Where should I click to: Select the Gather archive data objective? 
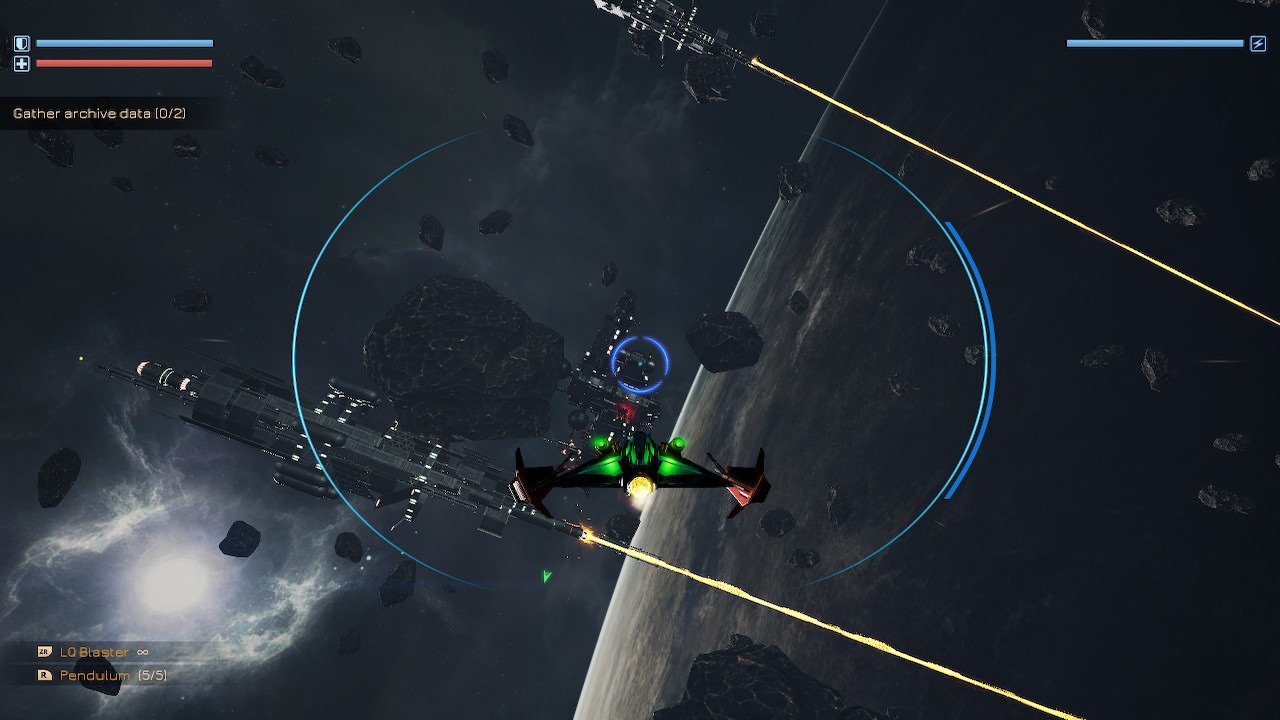pyautogui.click(x=99, y=114)
